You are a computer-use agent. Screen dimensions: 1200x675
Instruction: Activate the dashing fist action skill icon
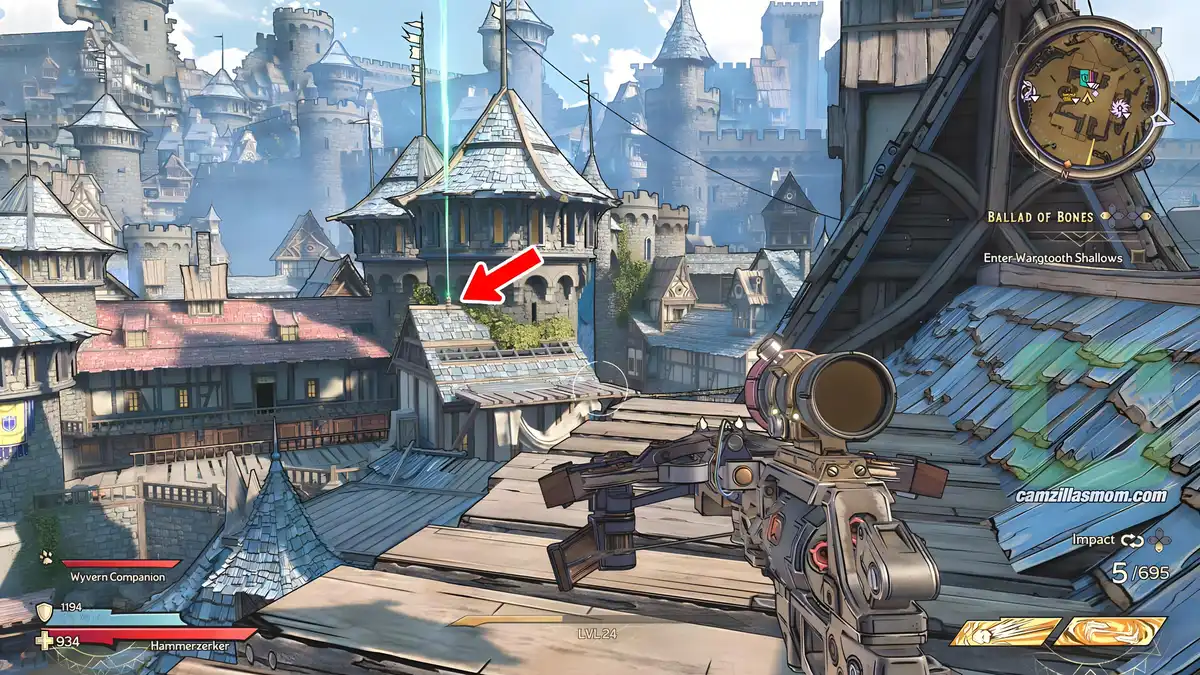tap(1005, 632)
